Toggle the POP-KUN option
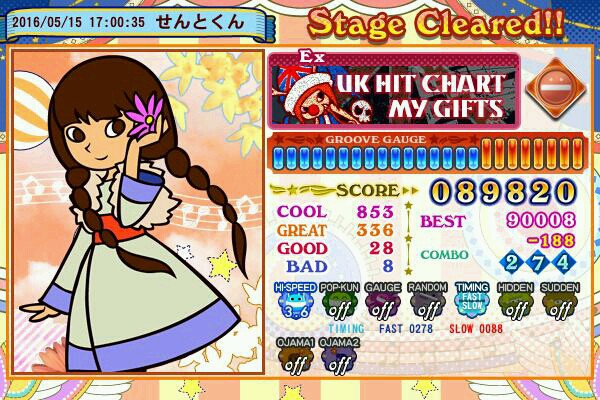The image size is (600, 400). (x=337, y=303)
